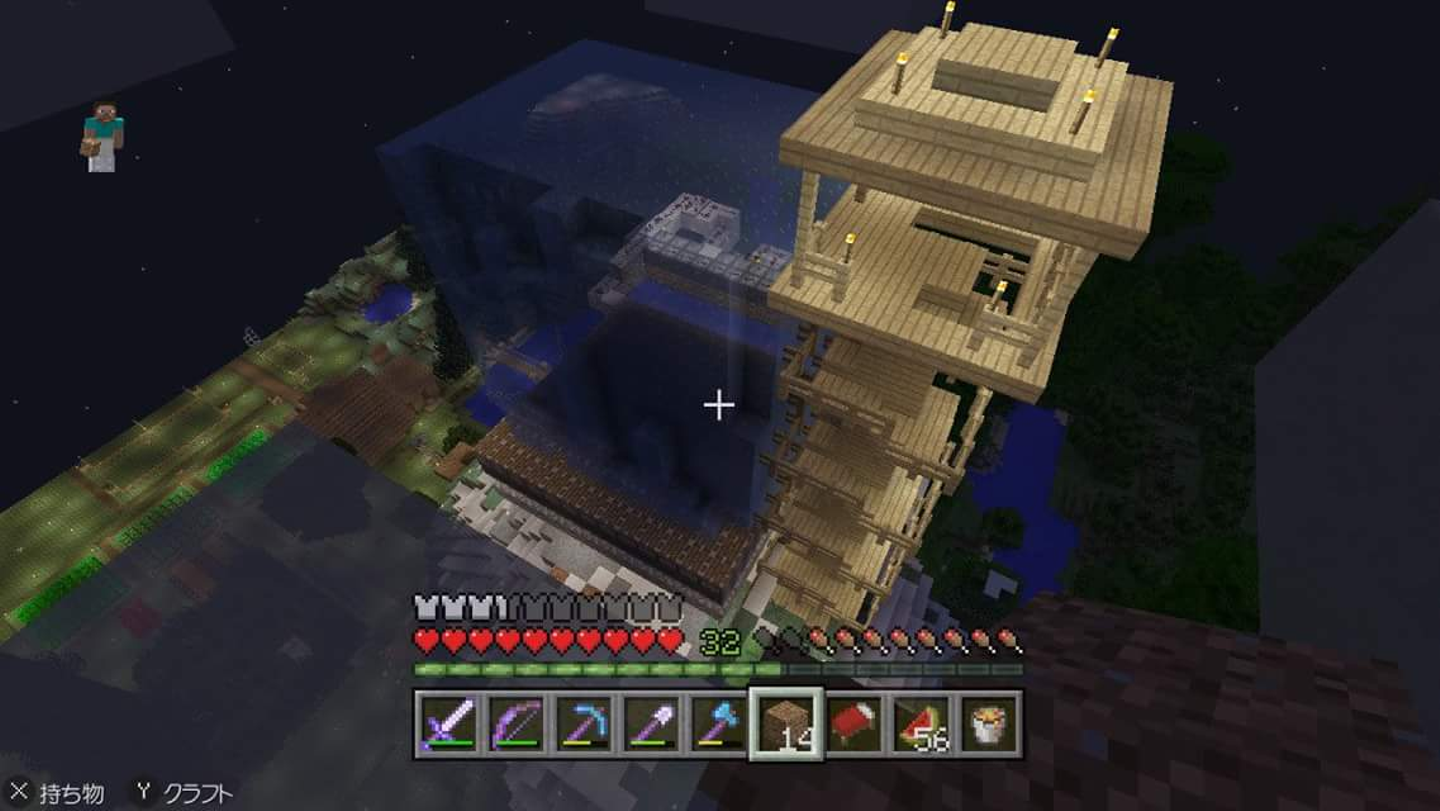Select the melon slice stack of 56
Viewport: 1440px width, 811px height.
(922, 723)
